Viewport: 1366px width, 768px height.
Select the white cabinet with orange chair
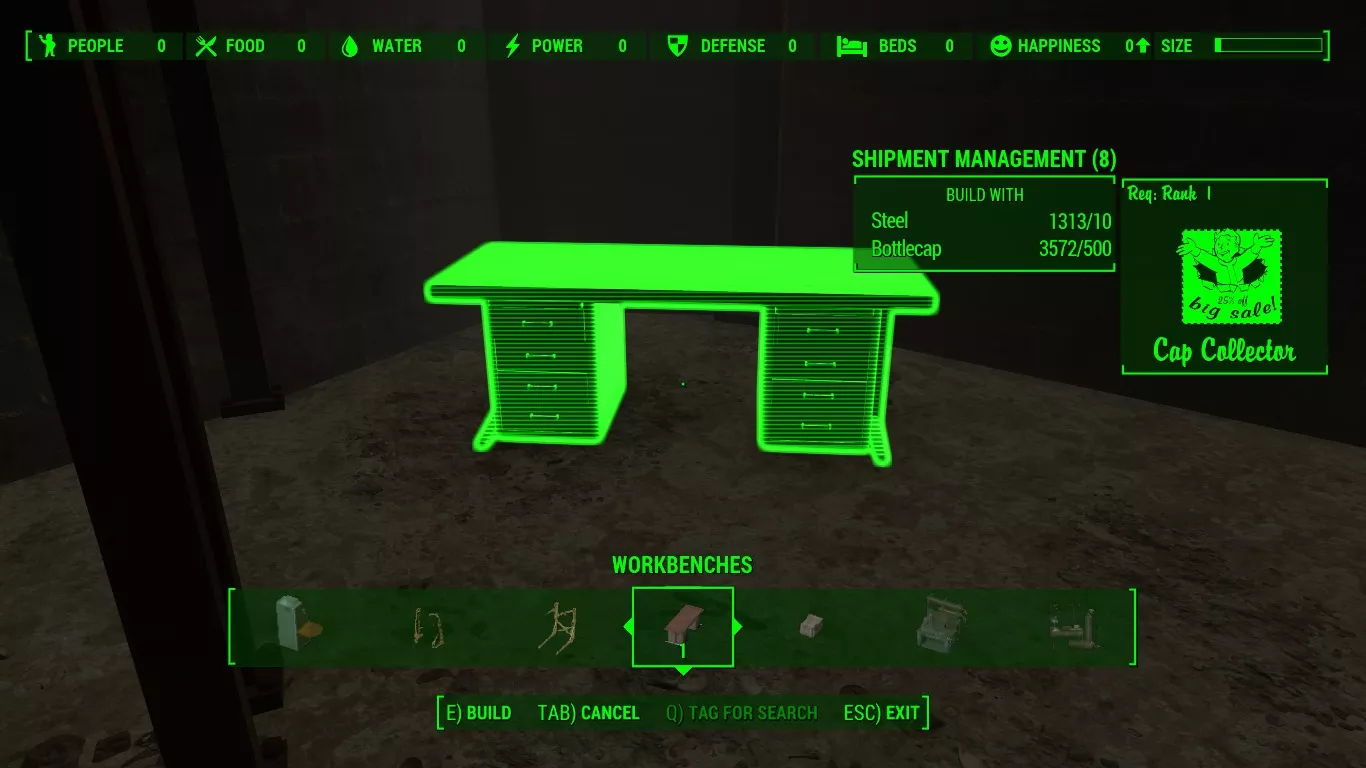point(297,624)
